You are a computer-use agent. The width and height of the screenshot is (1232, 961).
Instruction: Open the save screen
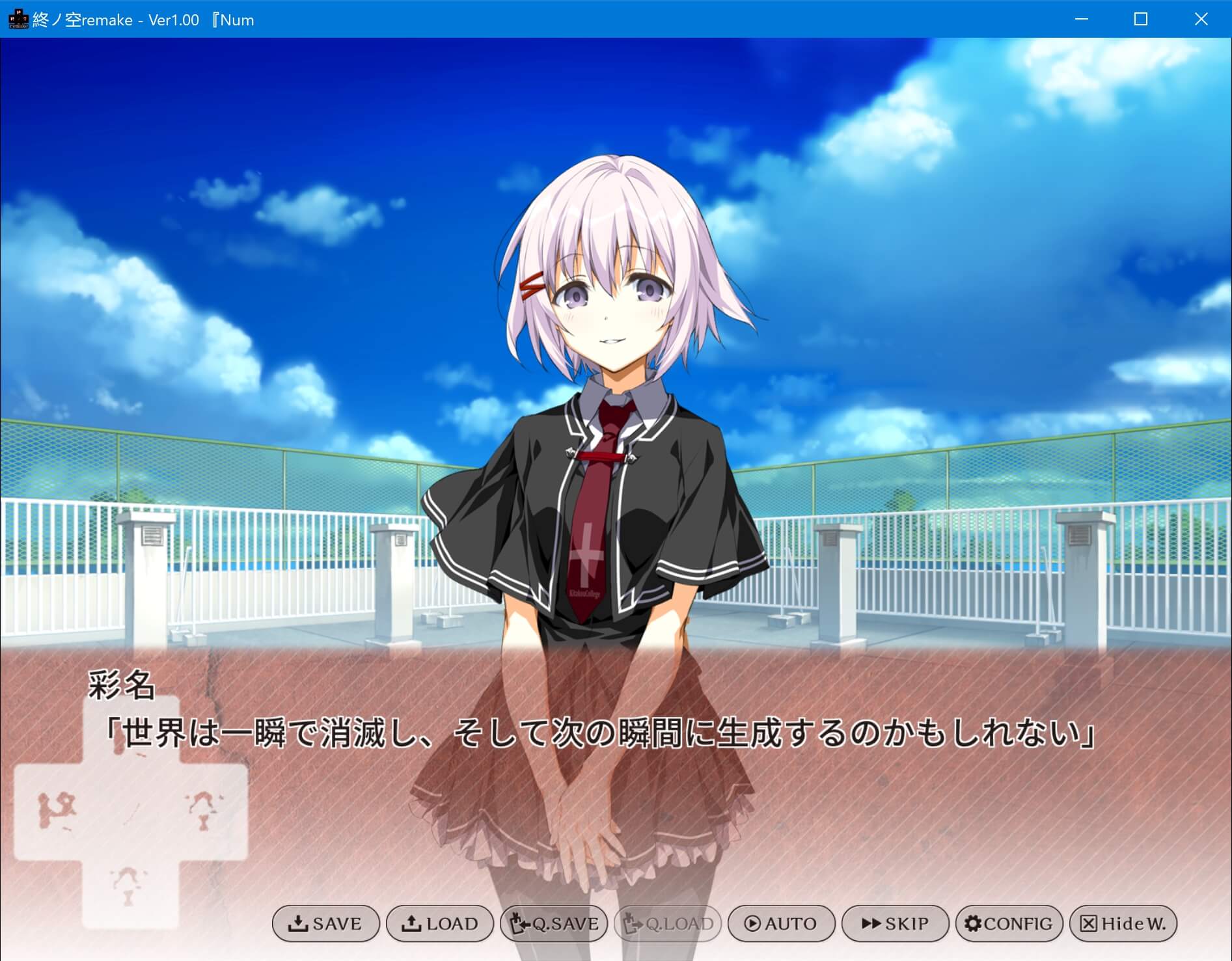point(325,924)
